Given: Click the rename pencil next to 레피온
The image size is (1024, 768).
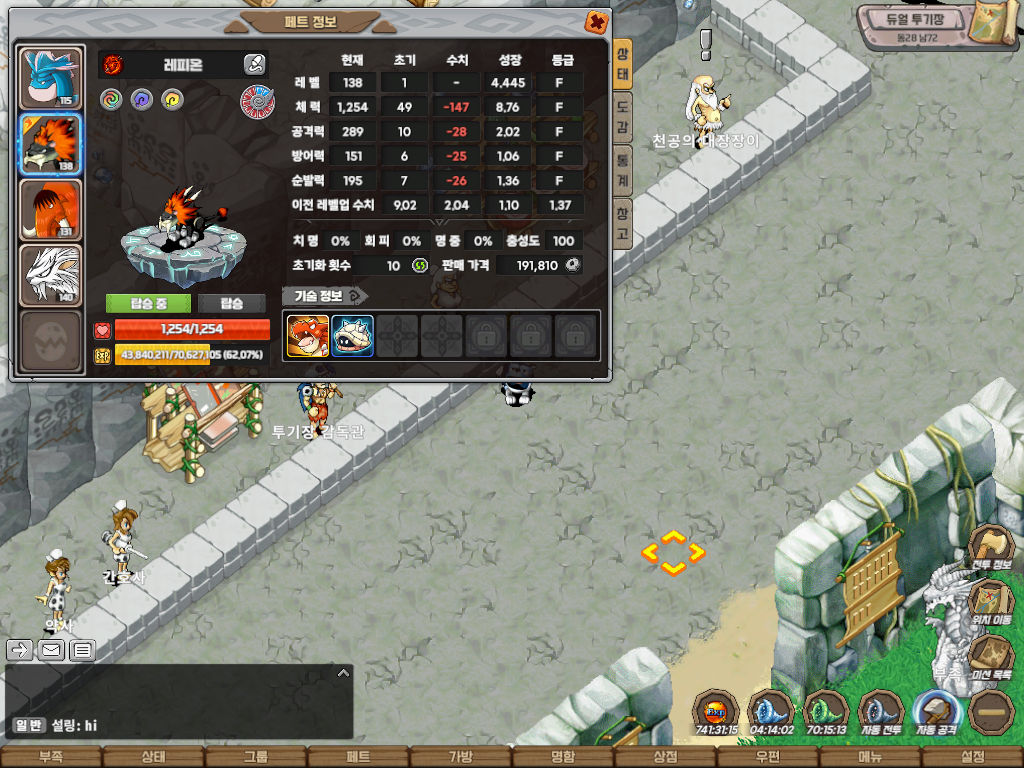Looking at the screenshot, I should 254,65.
